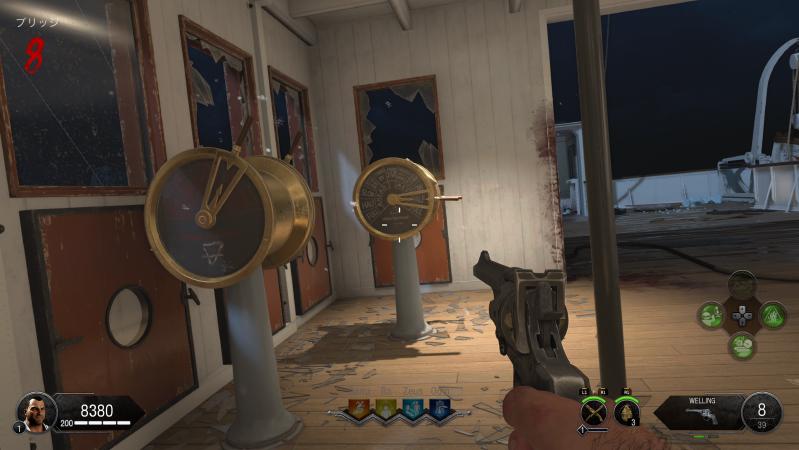799x450 pixels.
Task: Select the Welling revolver weapon icon
Action: tap(703, 415)
